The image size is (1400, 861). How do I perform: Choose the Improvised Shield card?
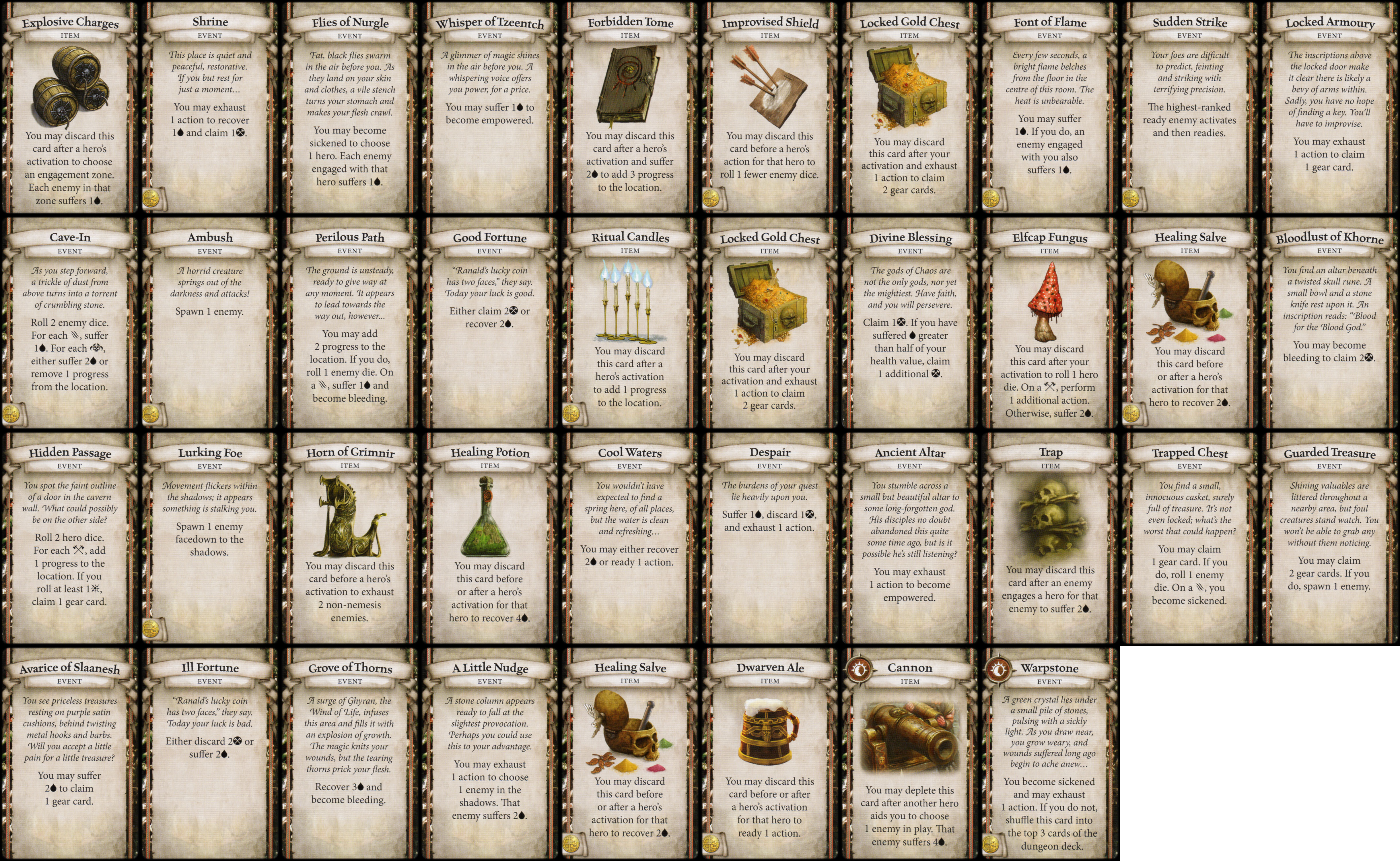pyautogui.click(x=770, y=108)
